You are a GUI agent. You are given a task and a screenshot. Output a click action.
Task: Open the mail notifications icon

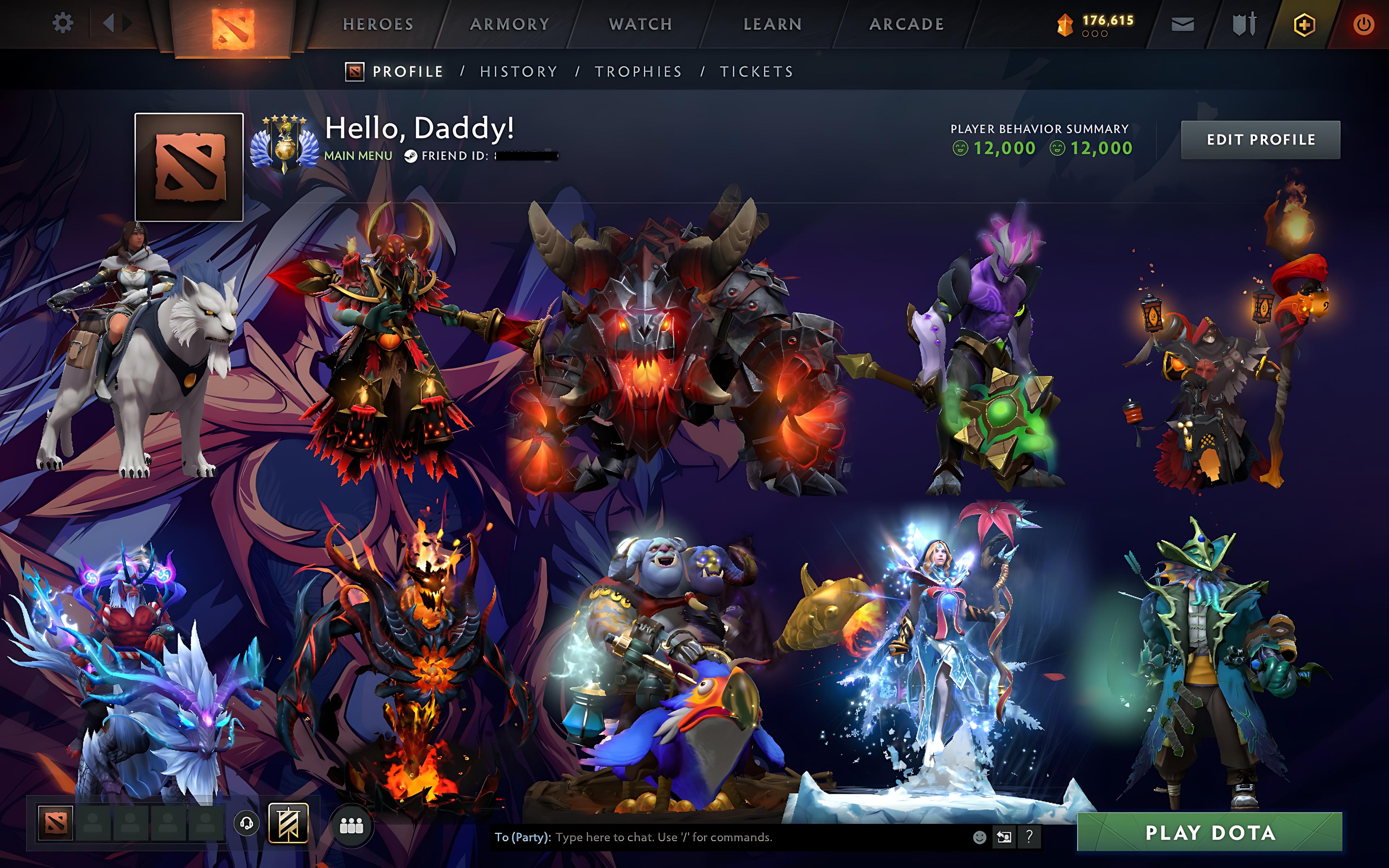click(1182, 23)
